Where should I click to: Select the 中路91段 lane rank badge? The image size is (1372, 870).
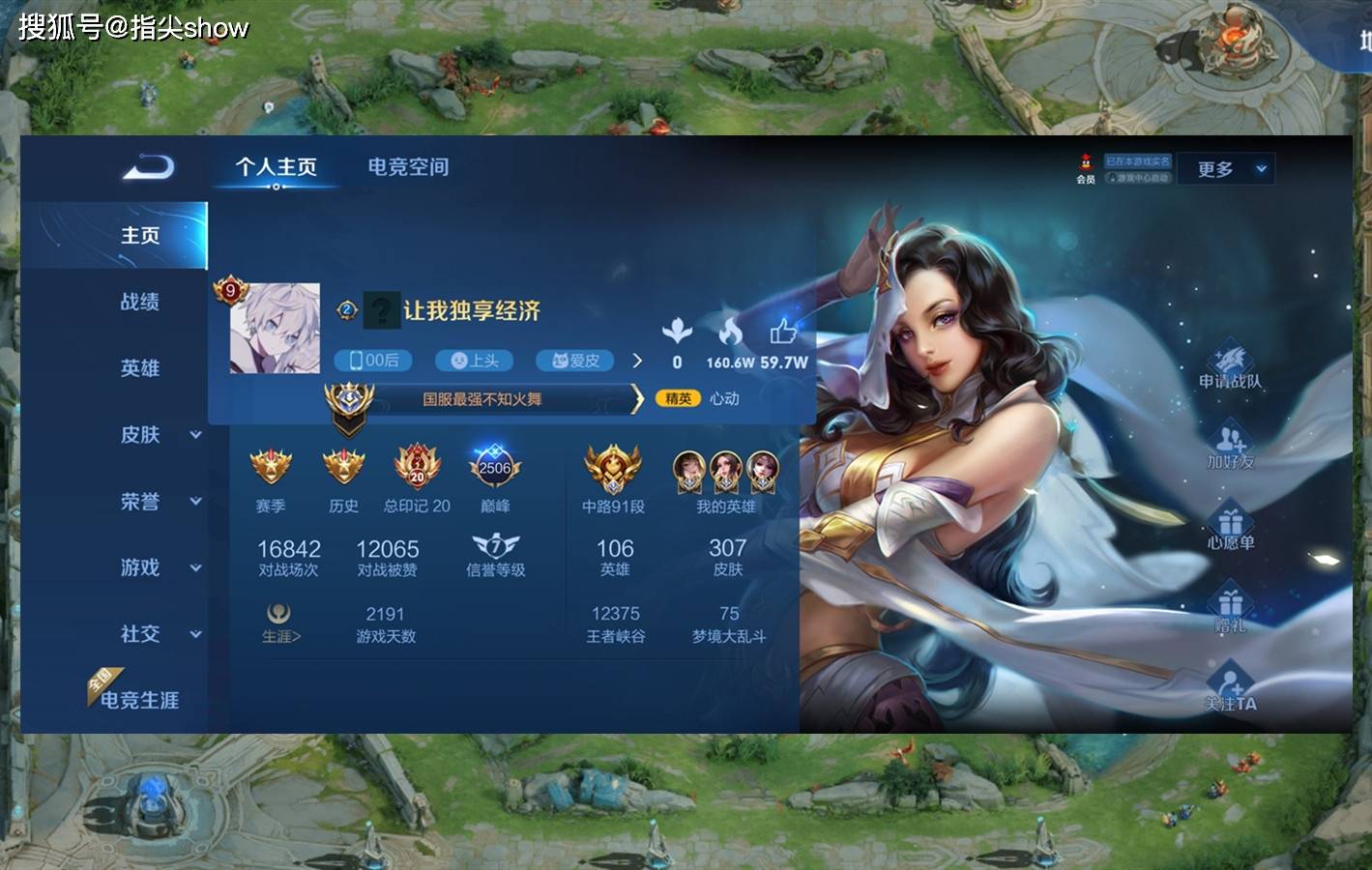click(x=613, y=469)
